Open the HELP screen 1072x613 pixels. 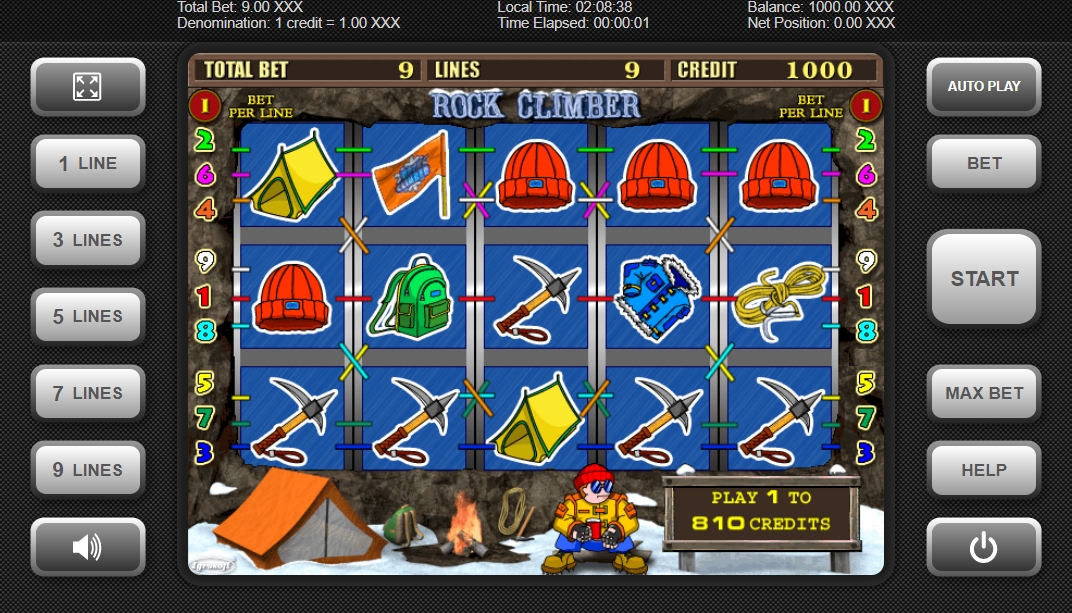tap(984, 470)
